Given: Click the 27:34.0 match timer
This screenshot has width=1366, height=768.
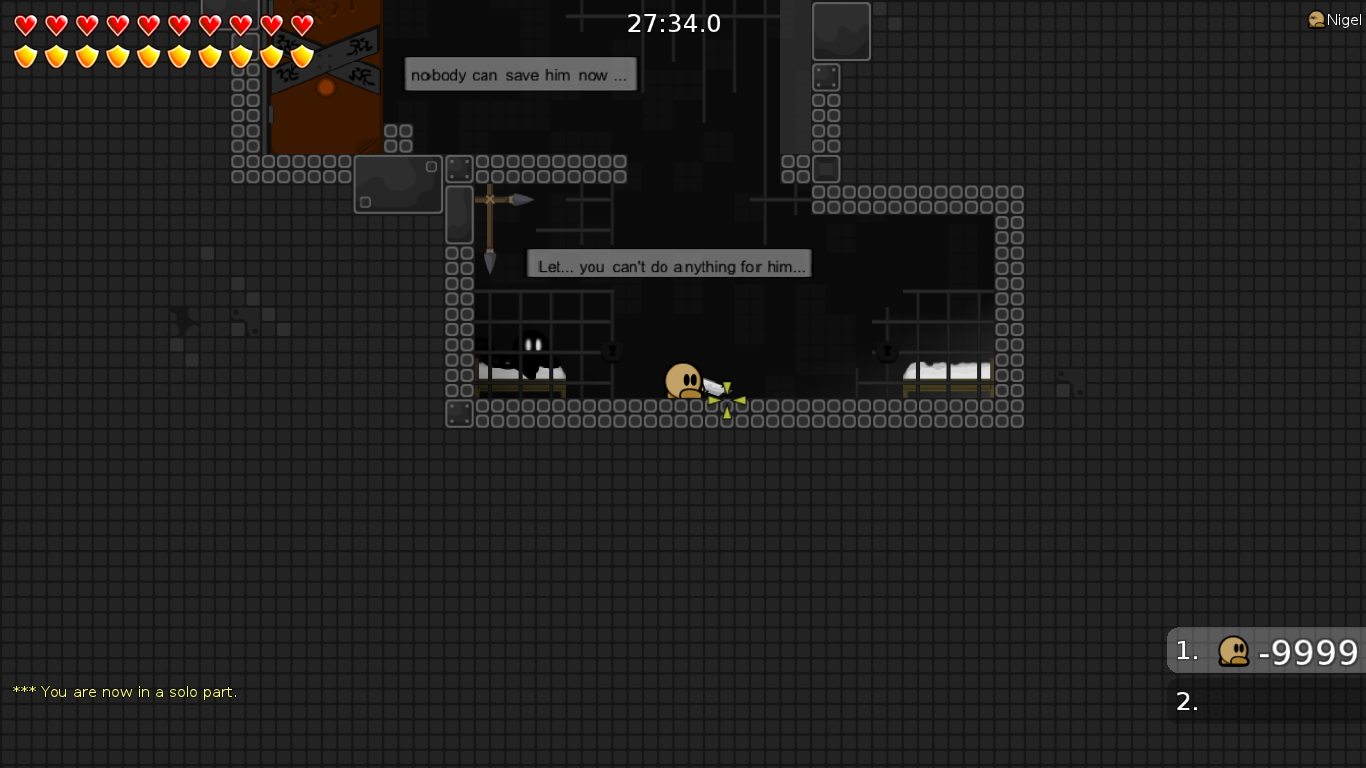Looking at the screenshot, I should pos(674,23).
